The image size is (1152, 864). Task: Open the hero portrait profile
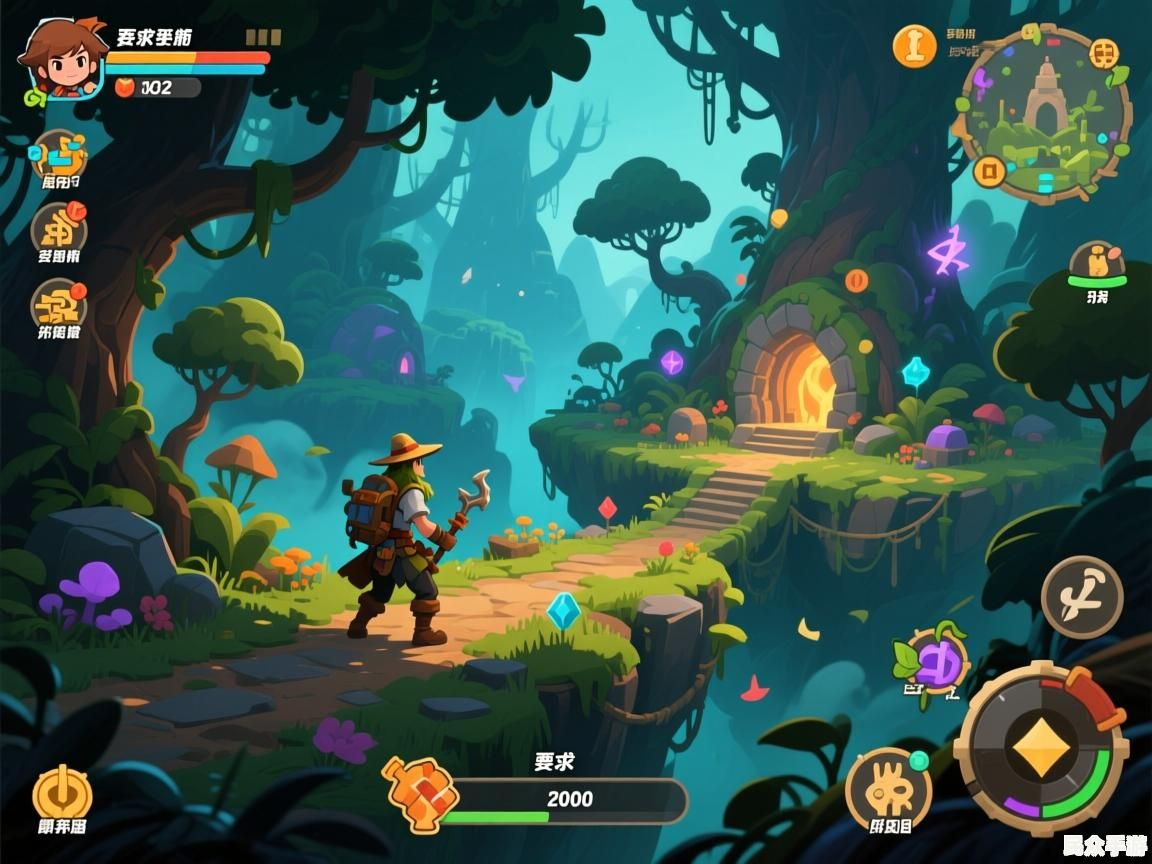point(61,58)
